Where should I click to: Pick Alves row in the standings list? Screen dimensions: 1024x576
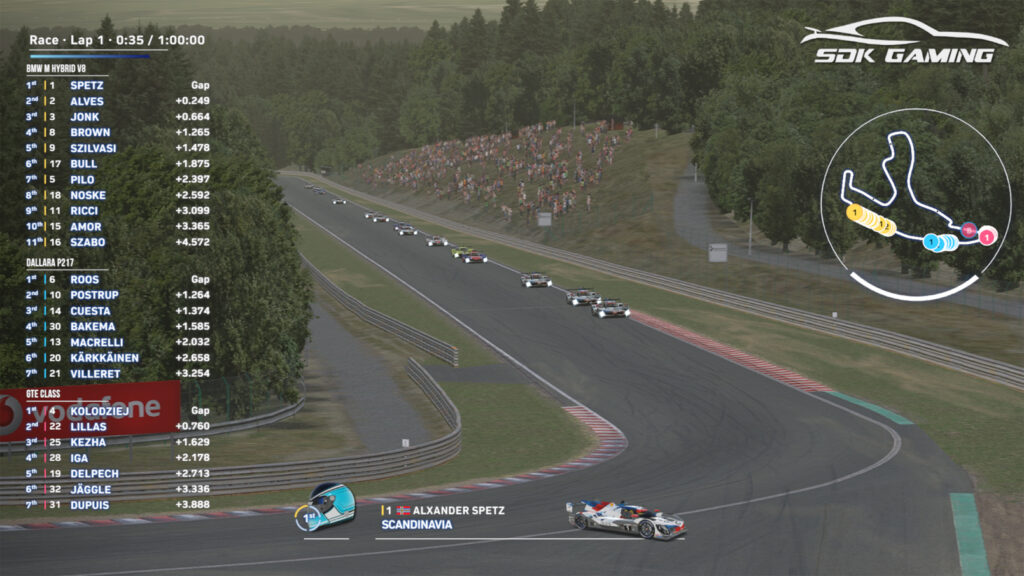[x=87, y=101]
